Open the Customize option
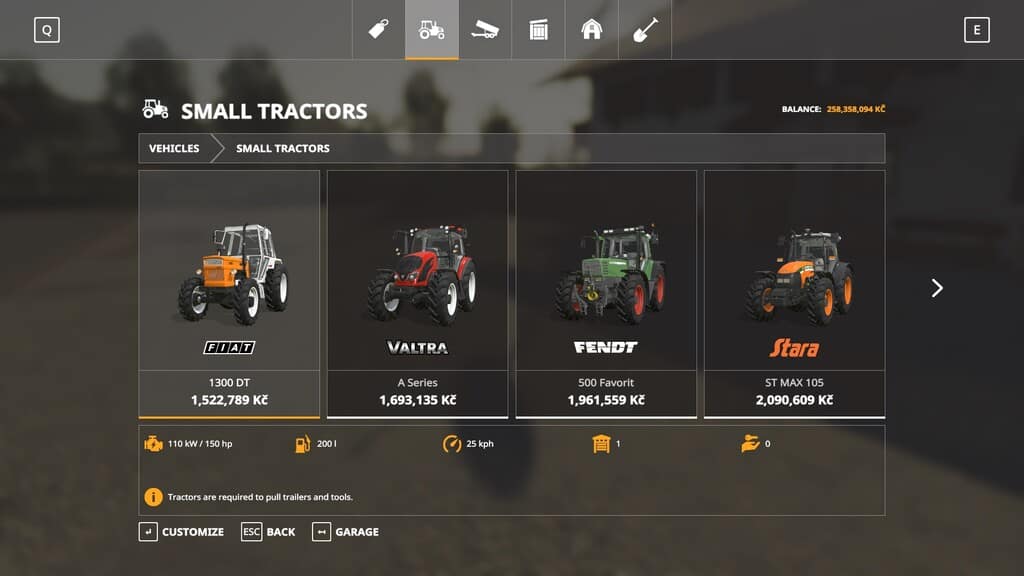The image size is (1024, 576). [182, 532]
